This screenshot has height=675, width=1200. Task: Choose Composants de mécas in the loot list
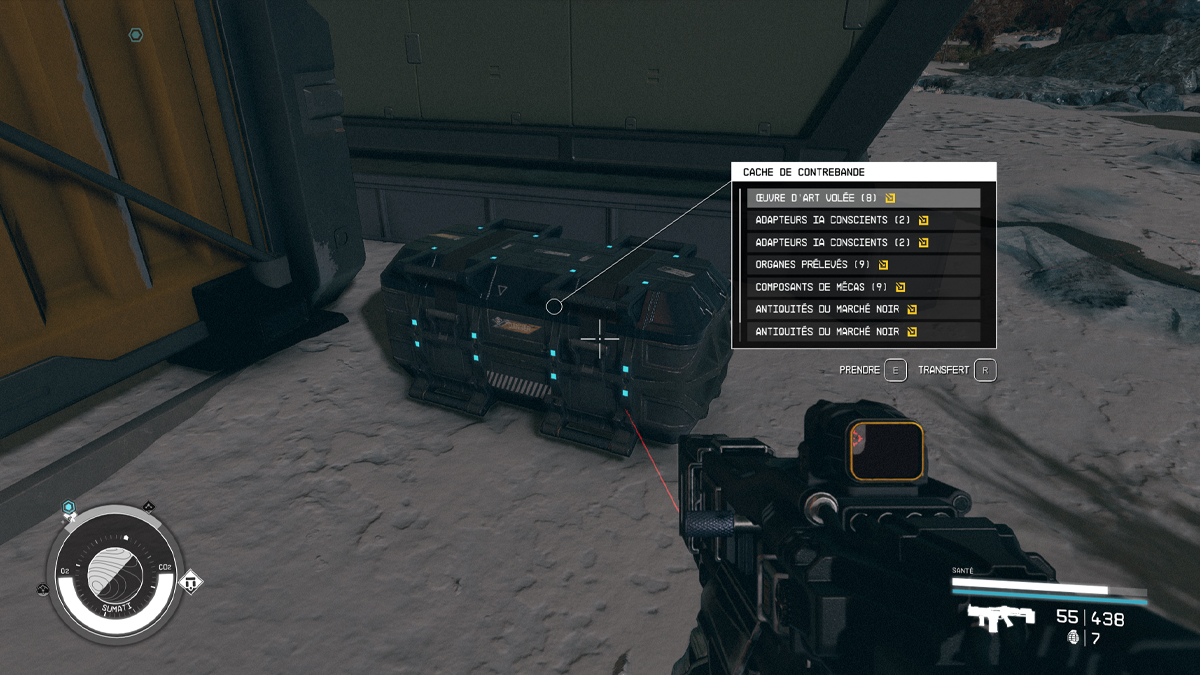point(863,287)
